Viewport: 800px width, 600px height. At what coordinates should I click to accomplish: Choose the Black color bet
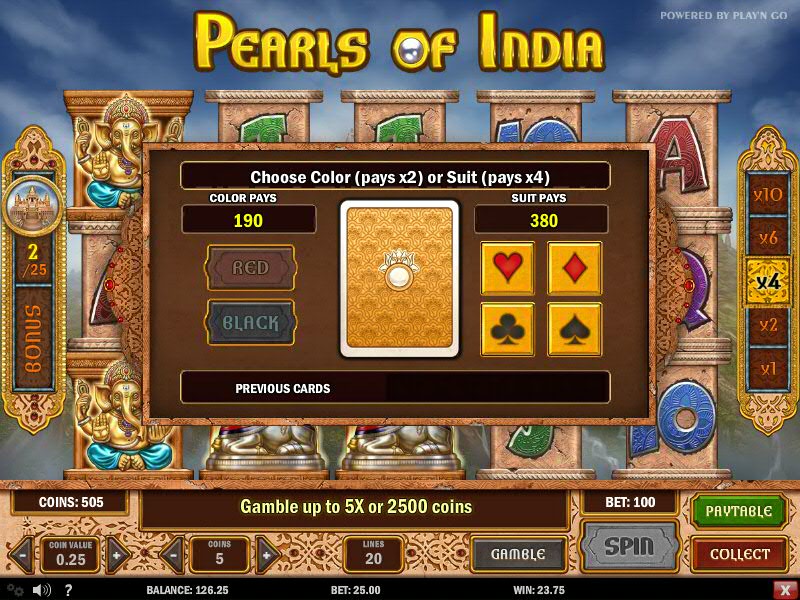click(x=250, y=323)
